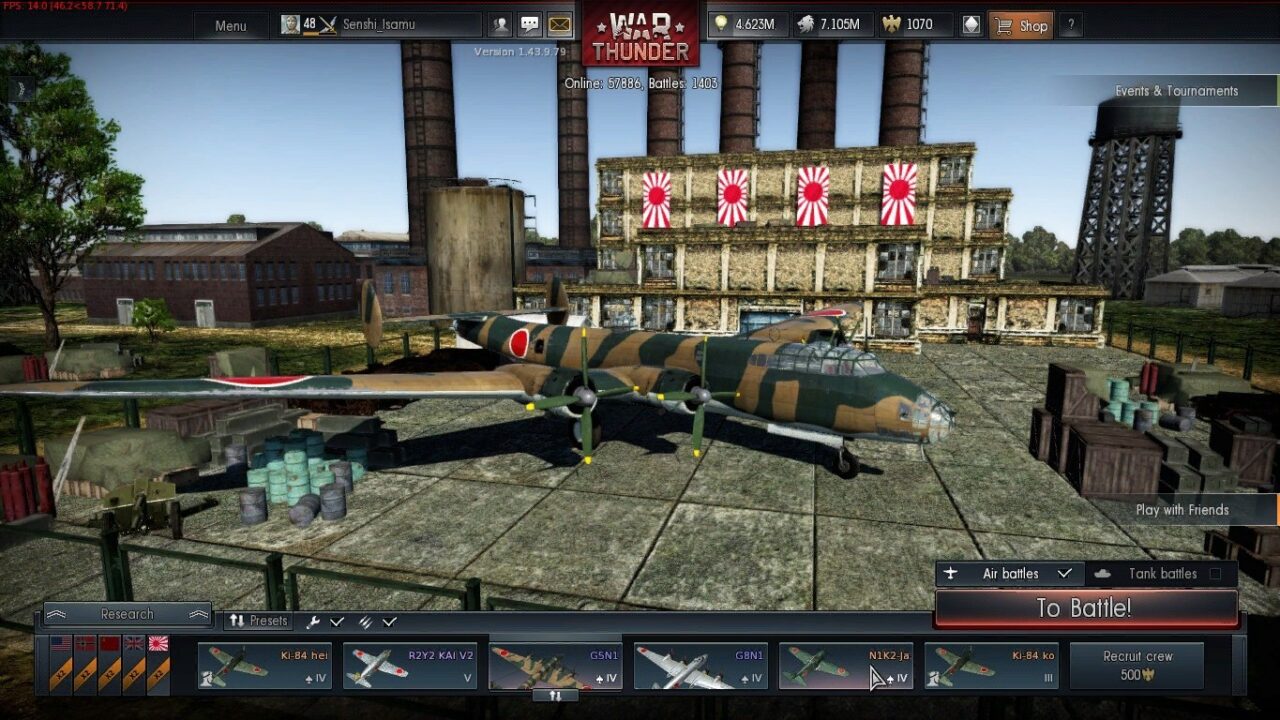Viewport: 1280px width, 720px height.
Task: Open the Shop with the cart icon
Action: (1022, 25)
